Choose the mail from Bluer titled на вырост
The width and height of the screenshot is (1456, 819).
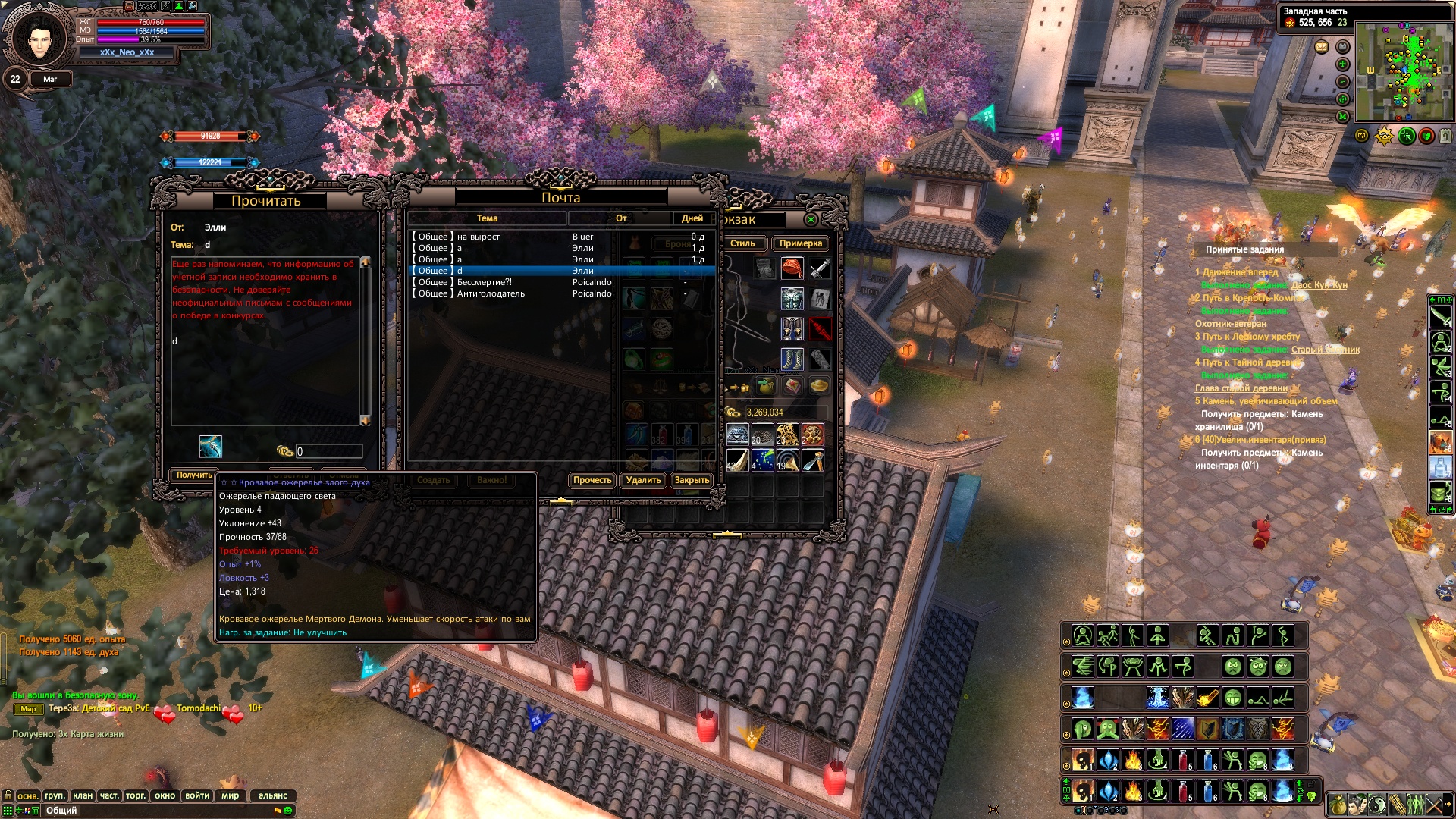point(478,237)
